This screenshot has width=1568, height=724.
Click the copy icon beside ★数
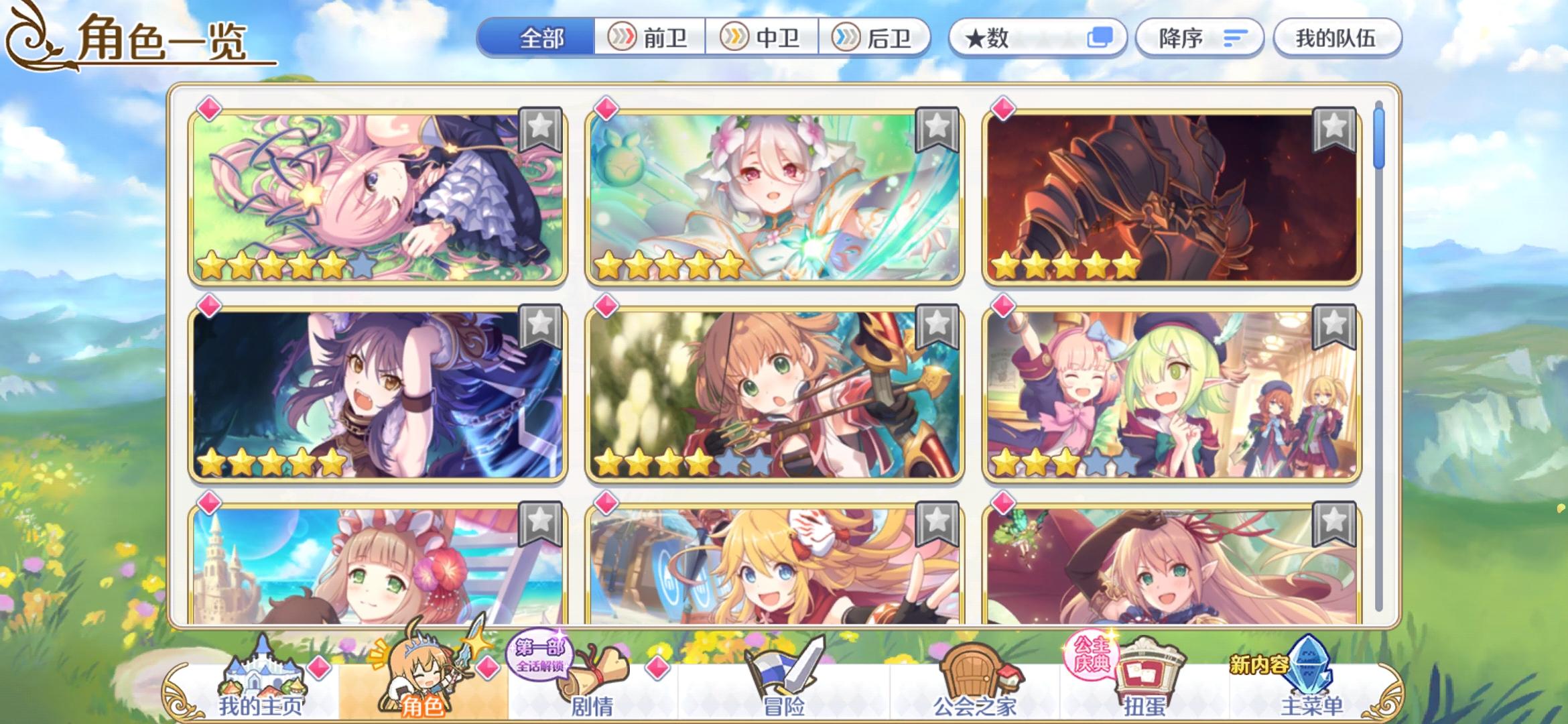(1104, 38)
